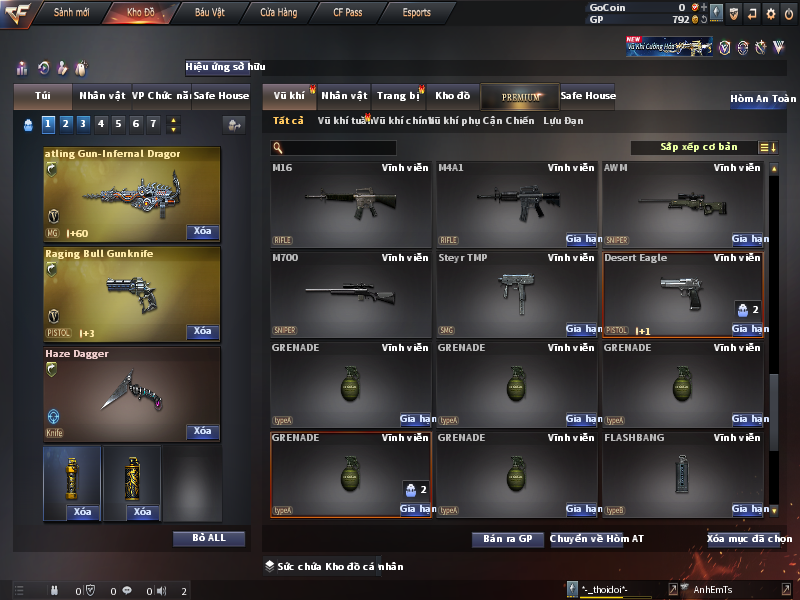The image size is (800, 600).
Task: Show the Lựu Đạn grenade filter
Action: 563,121
